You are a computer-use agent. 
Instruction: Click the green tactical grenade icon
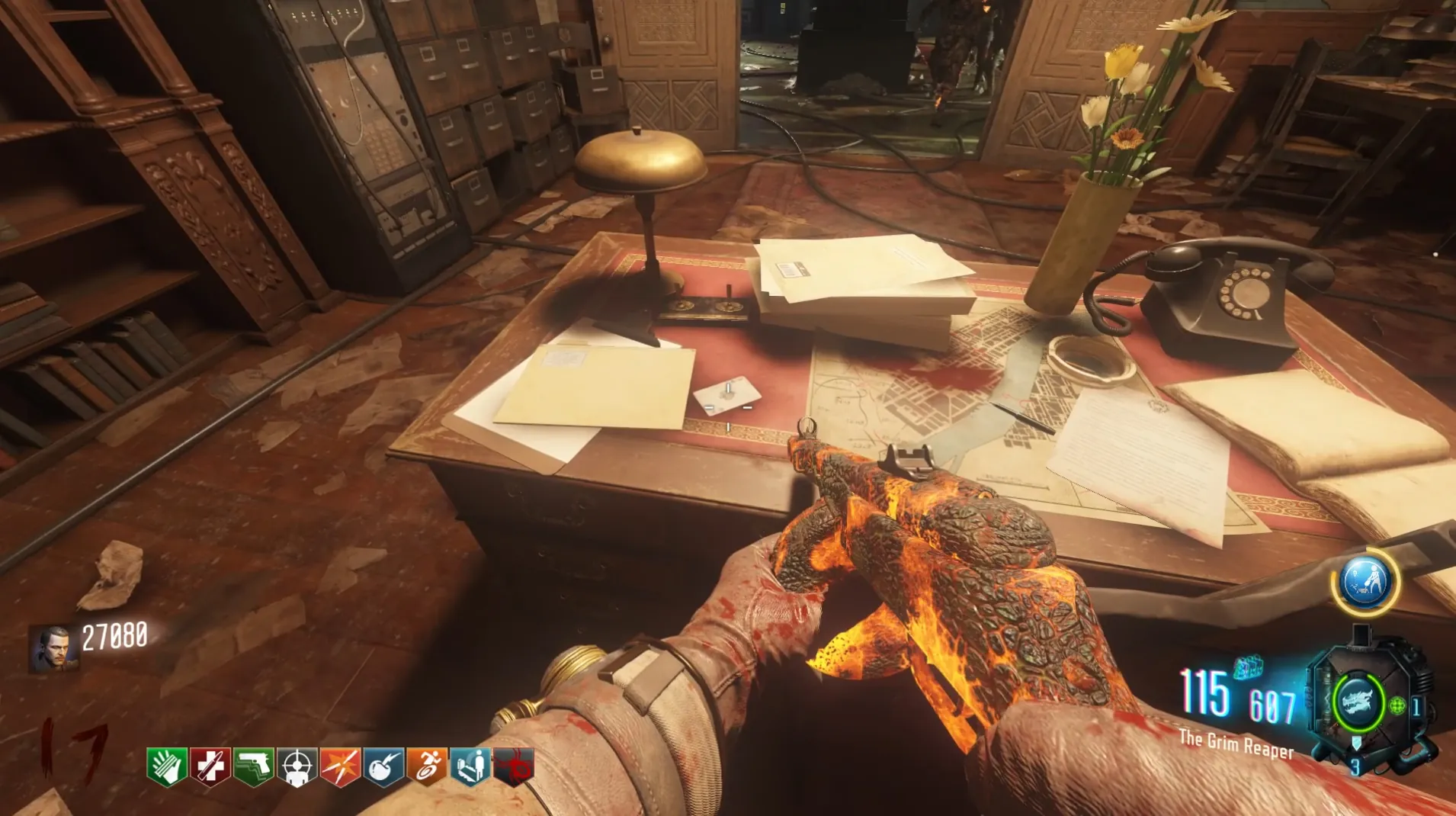pyautogui.click(x=1397, y=705)
